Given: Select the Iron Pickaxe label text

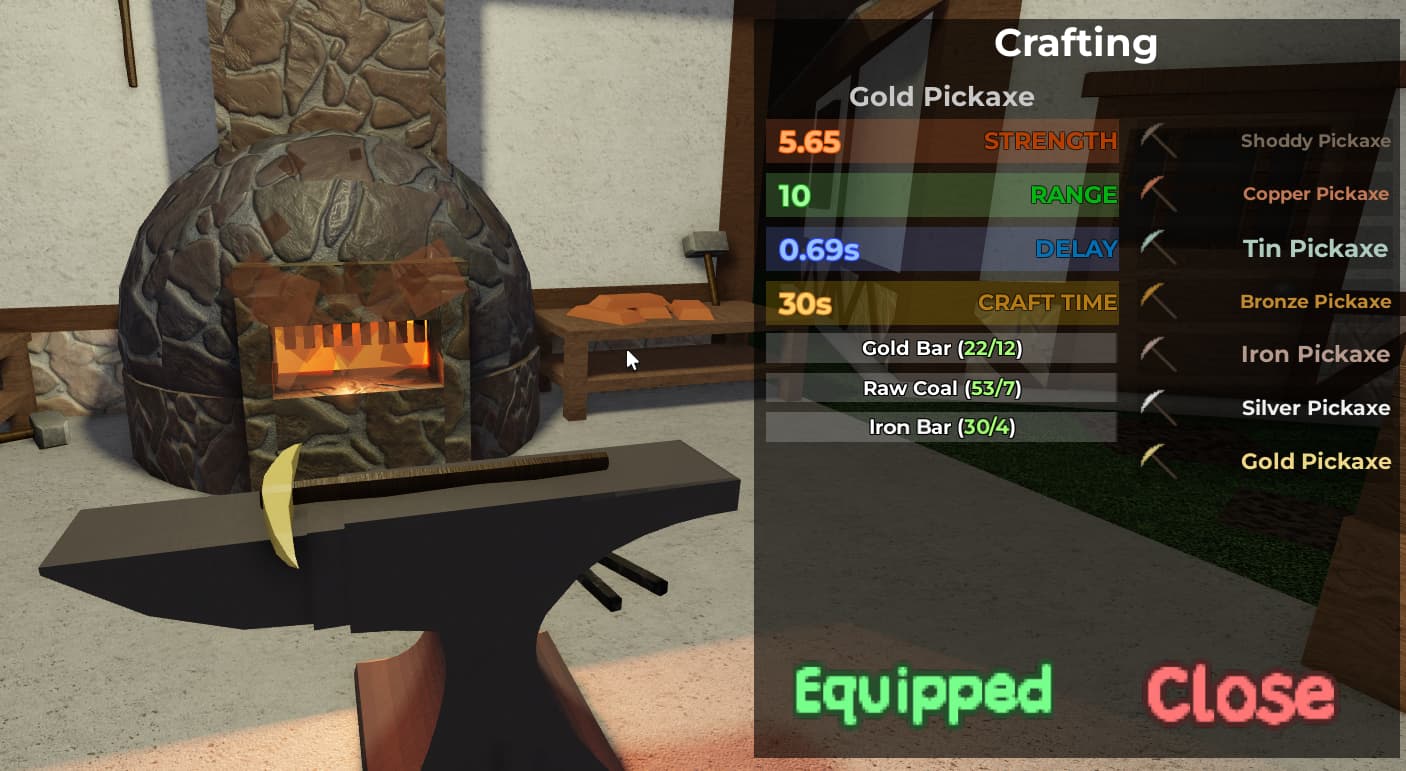Looking at the screenshot, I should 1315,355.
